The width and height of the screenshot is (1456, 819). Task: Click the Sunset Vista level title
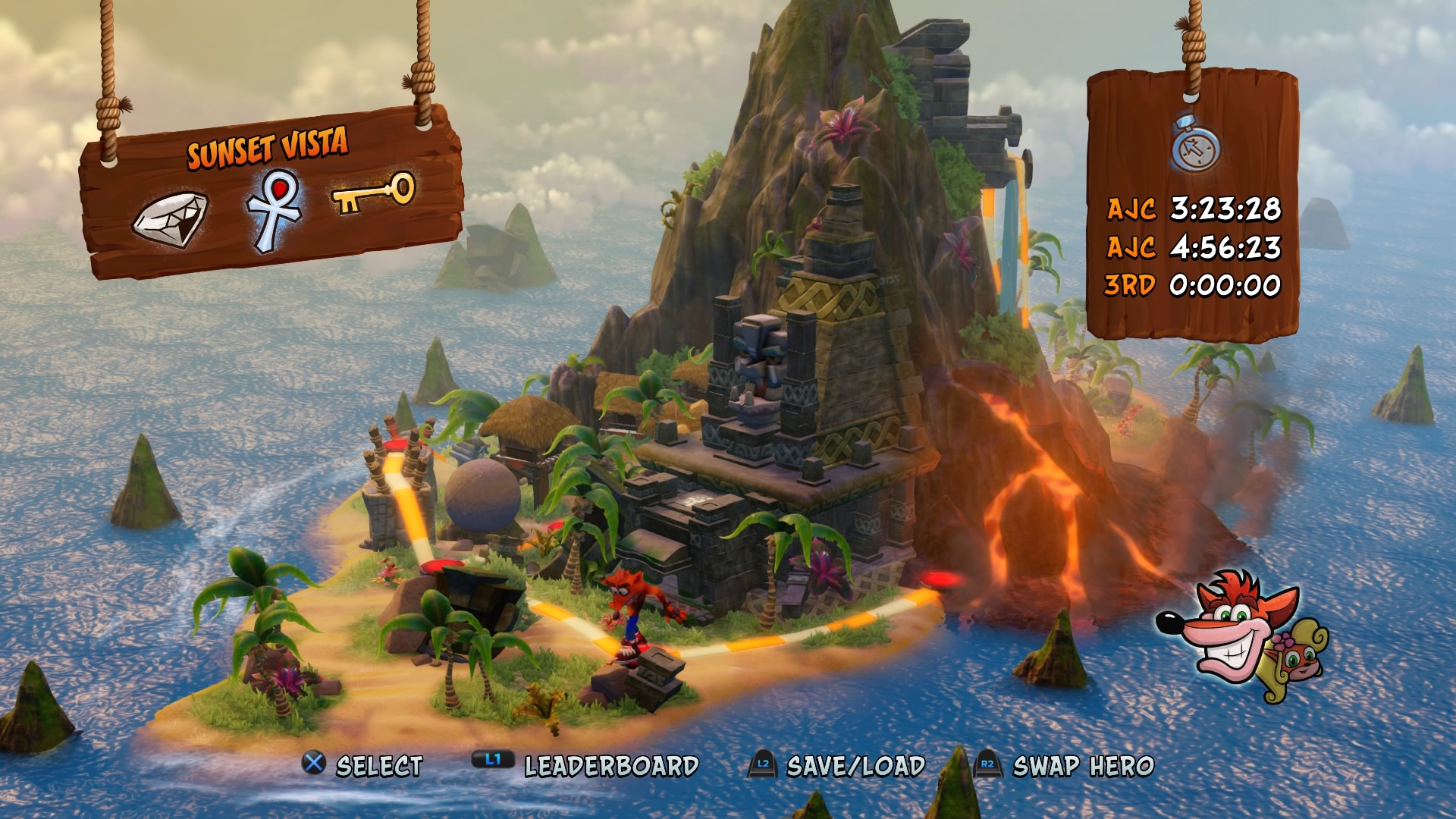pos(268,147)
